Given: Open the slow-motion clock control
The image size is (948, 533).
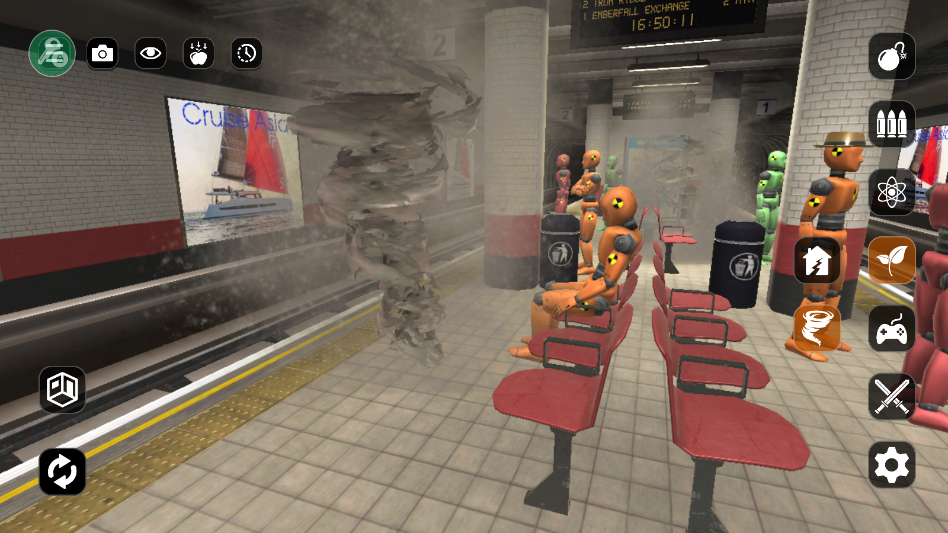Looking at the screenshot, I should pyautogui.click(x=246, y=54).
